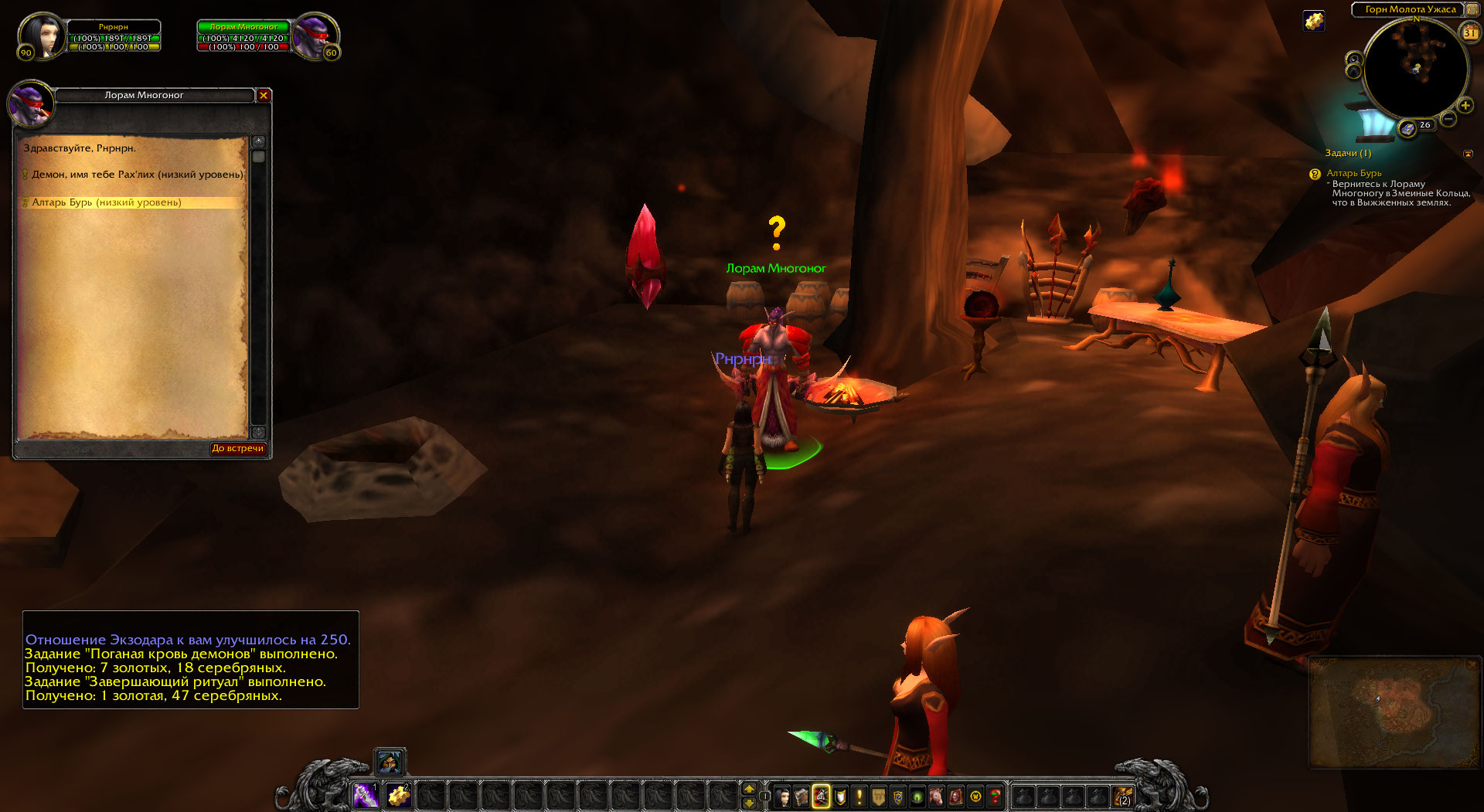Open the backpack bag slot
The height and width of the screenshot is (812, 1484).
click(x=1122, y=796)
